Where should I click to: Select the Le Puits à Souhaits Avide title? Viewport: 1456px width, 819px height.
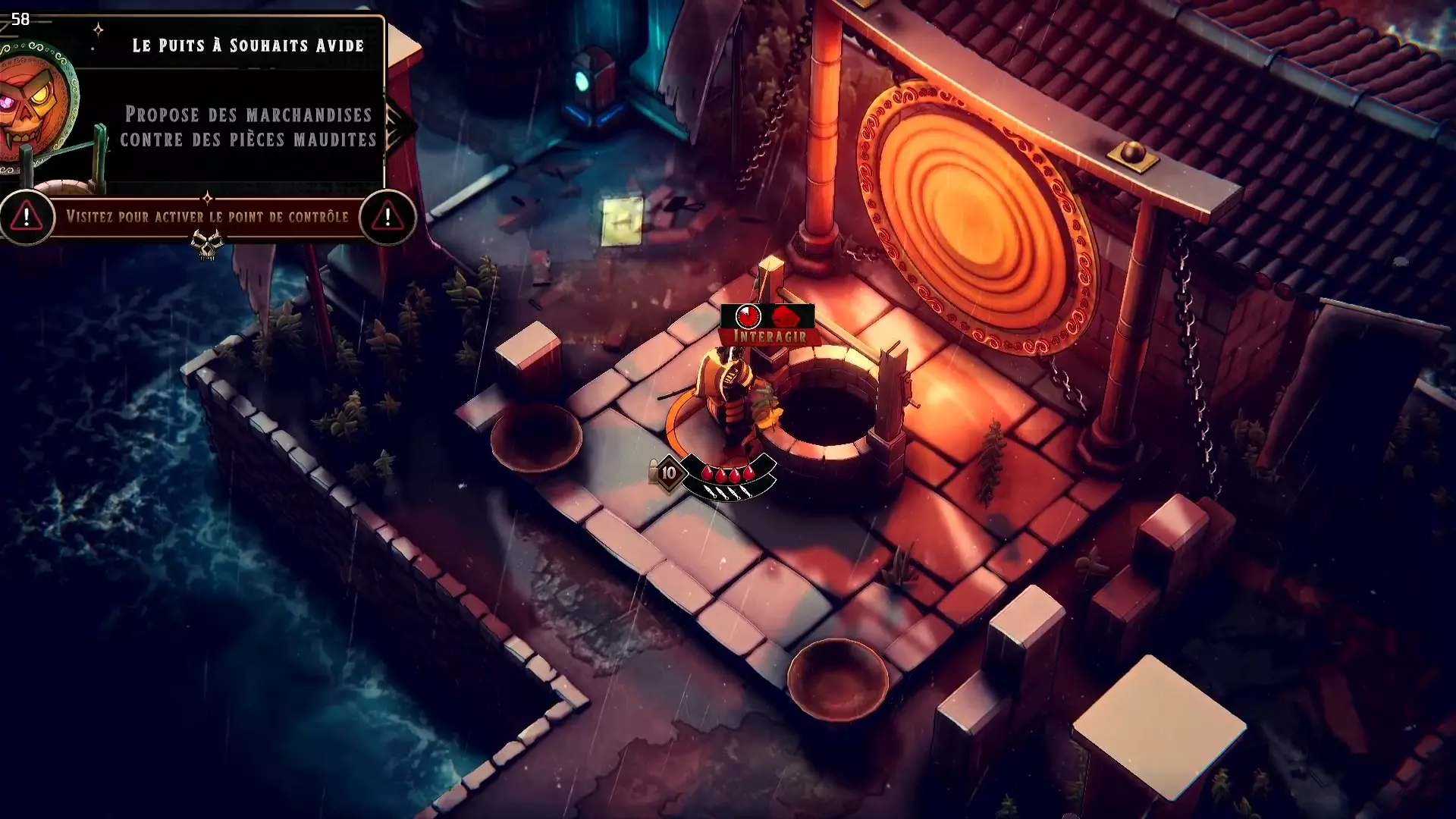tap(248, 45)
